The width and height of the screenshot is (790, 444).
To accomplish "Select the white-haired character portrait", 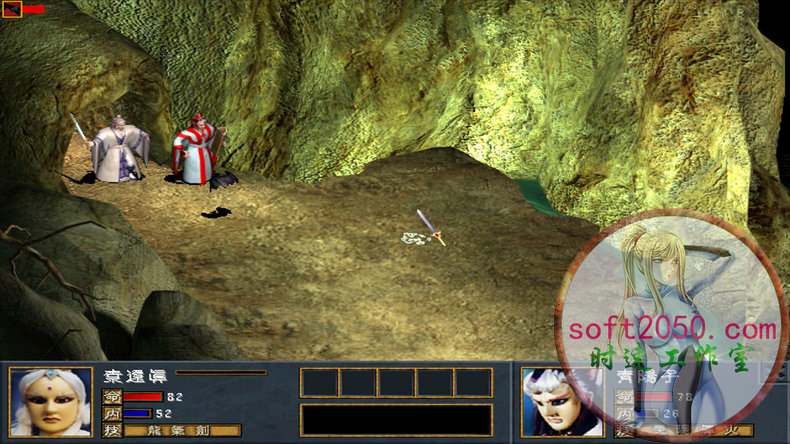I will (51, 402).
